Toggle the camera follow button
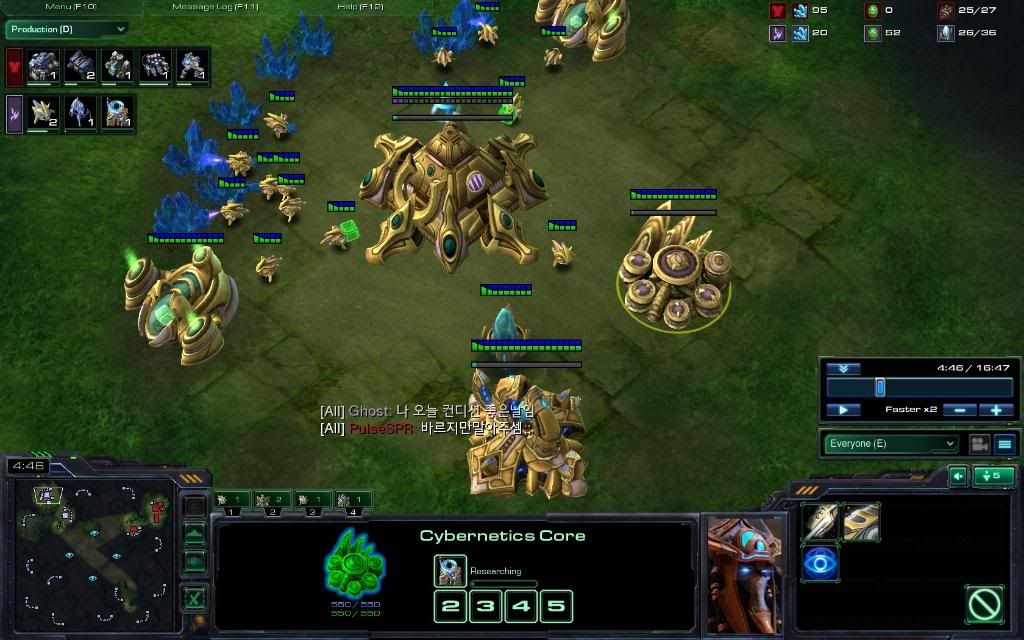Viewport: 1024px width, 640px height. pos(978,444)
